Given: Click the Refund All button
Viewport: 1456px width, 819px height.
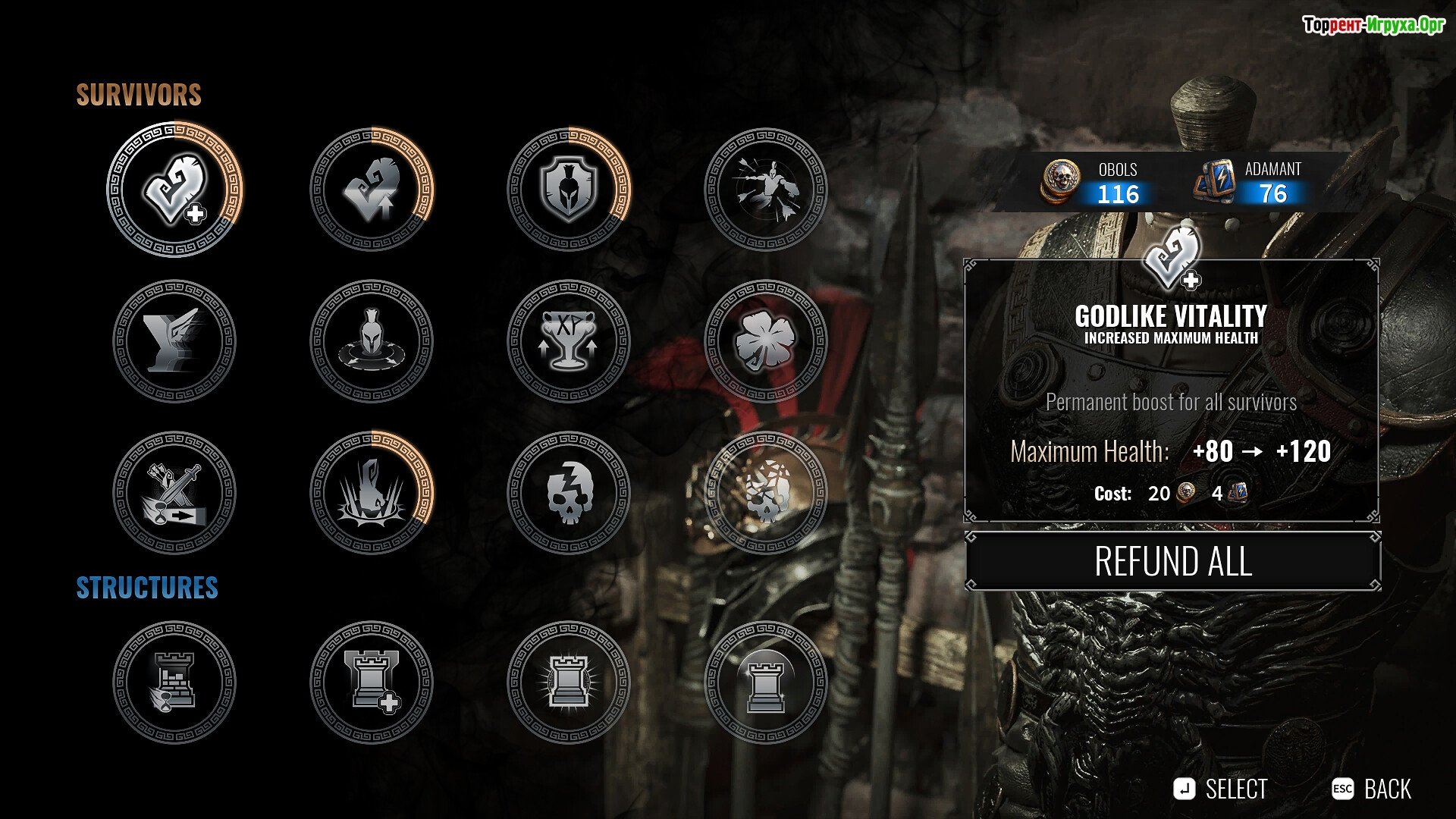Looking at the screenshot, I should tap(1172, 562).
